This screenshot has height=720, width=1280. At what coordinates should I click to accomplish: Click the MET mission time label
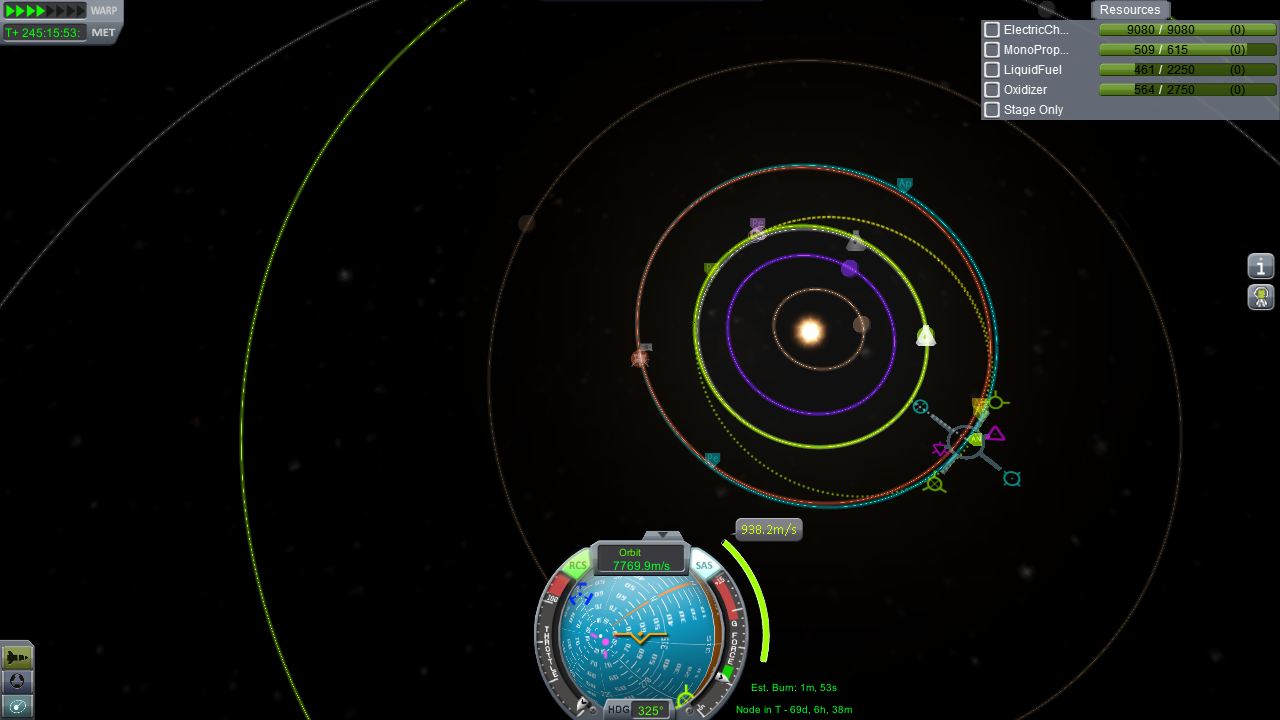104,32
